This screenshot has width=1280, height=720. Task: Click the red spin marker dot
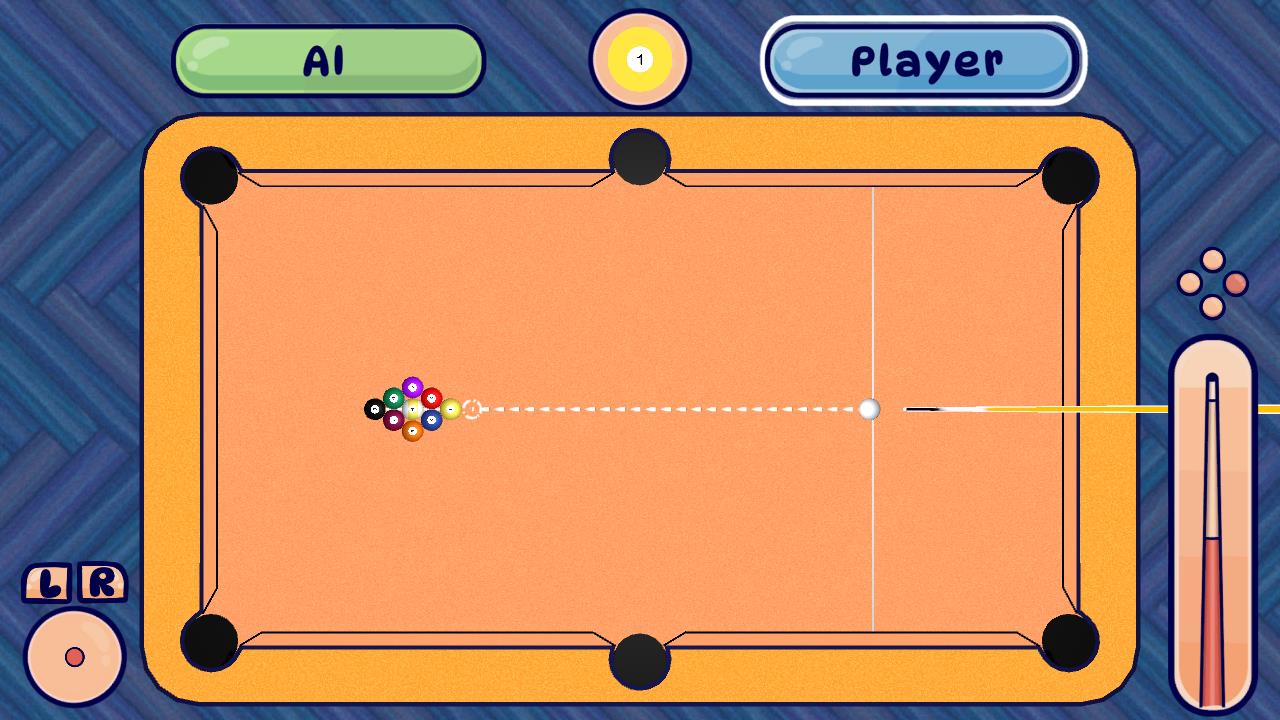76,656
